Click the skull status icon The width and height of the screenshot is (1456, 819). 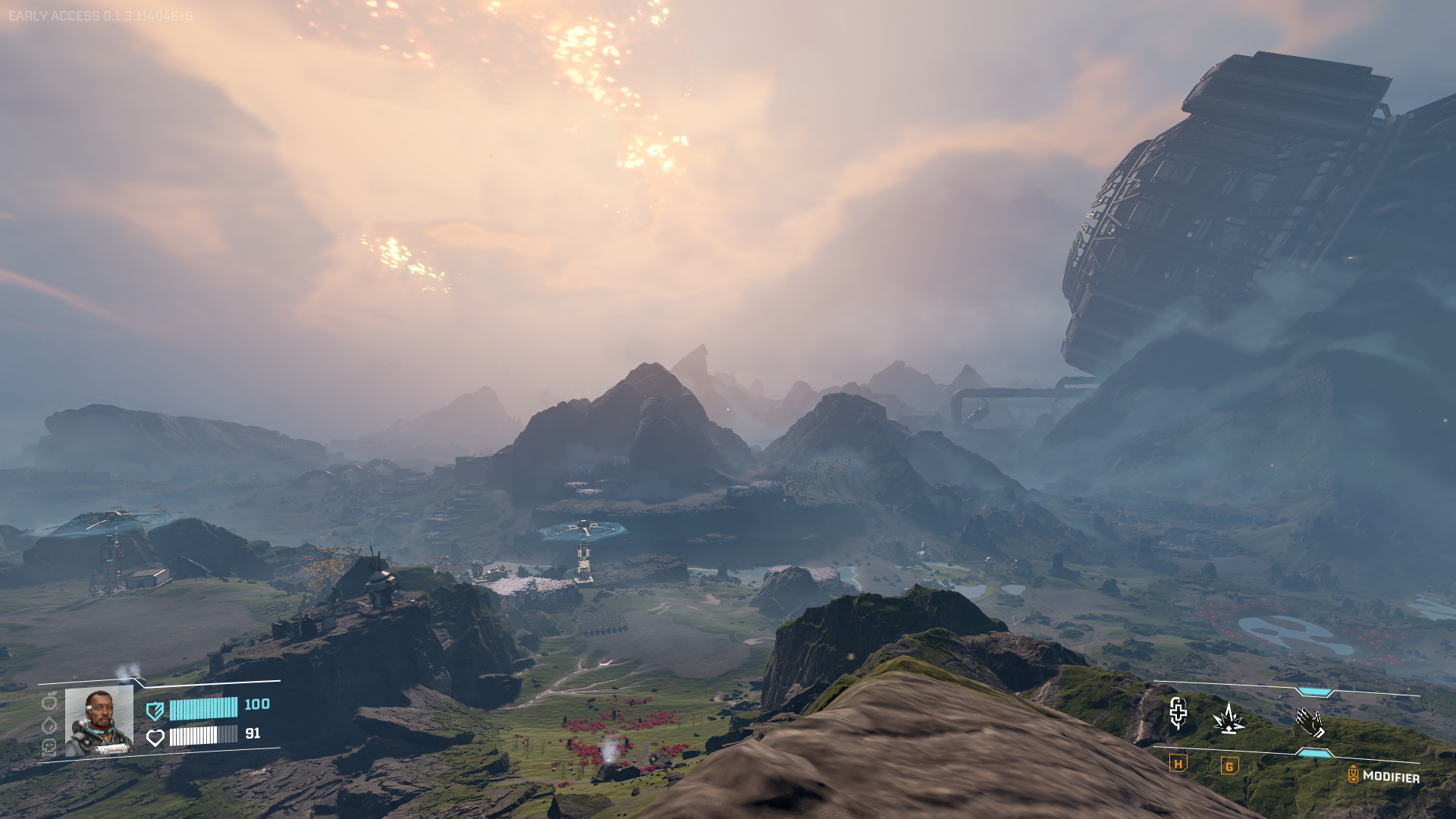(49, 748)
